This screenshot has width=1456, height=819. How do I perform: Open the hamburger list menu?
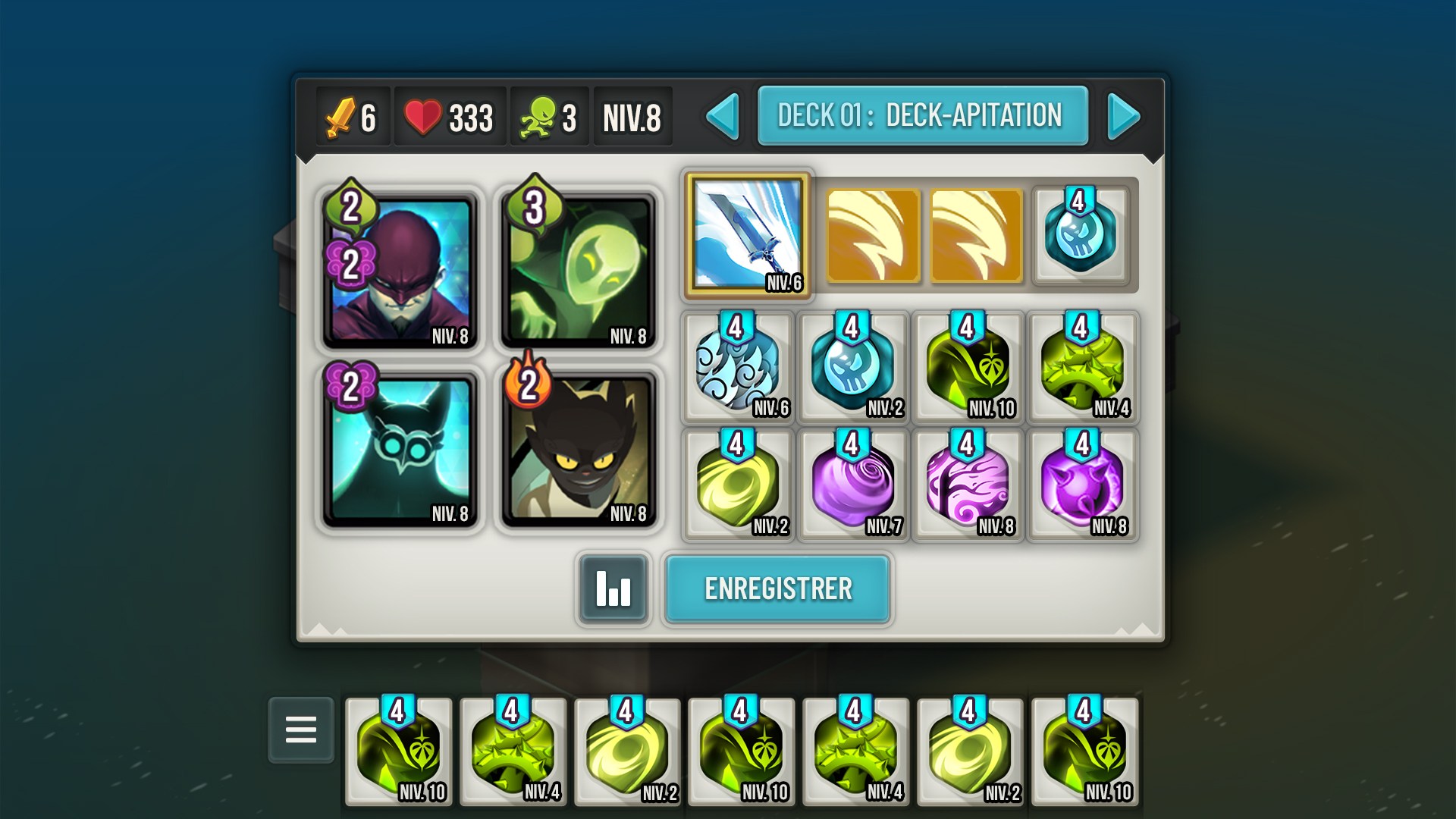tap(301, 730)
